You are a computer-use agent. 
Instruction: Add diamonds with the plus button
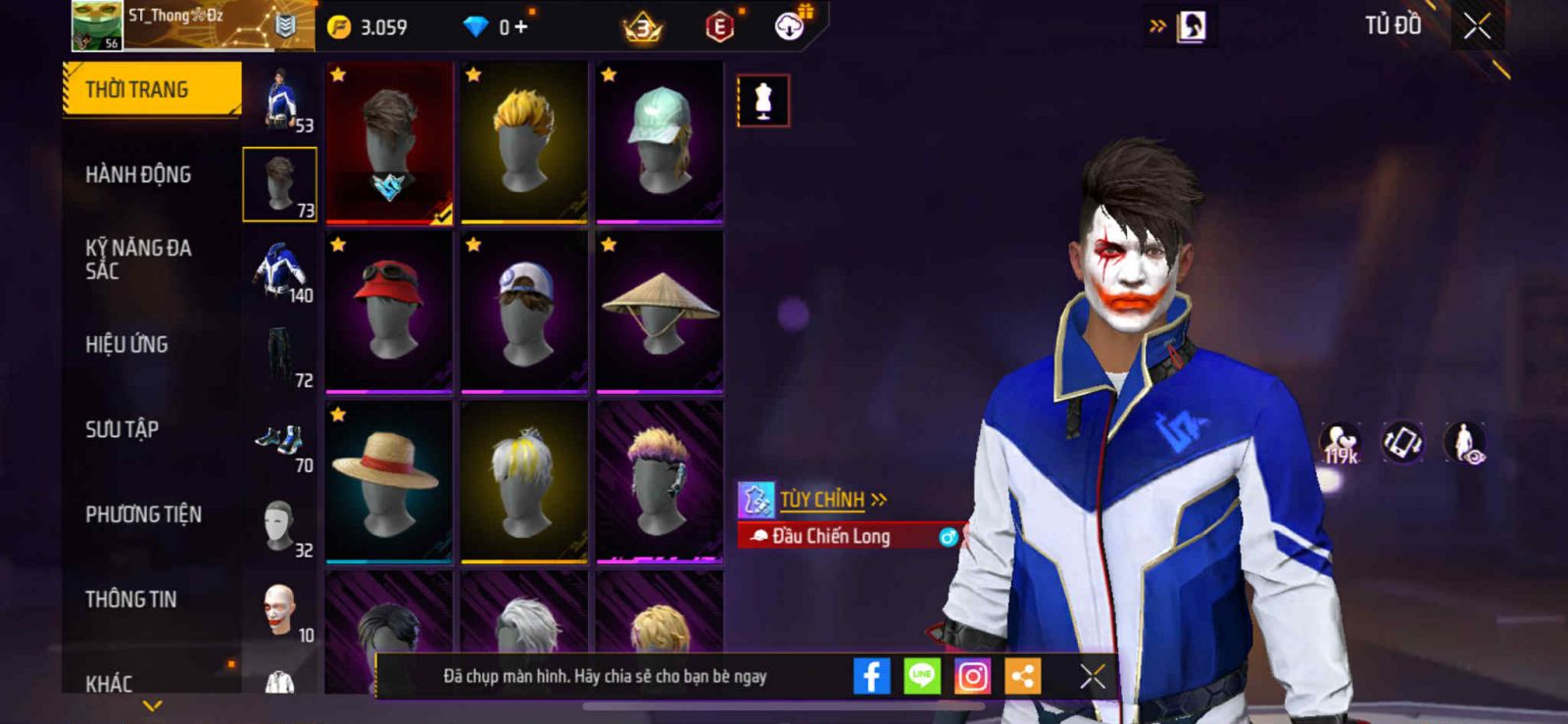click(520, 27)
